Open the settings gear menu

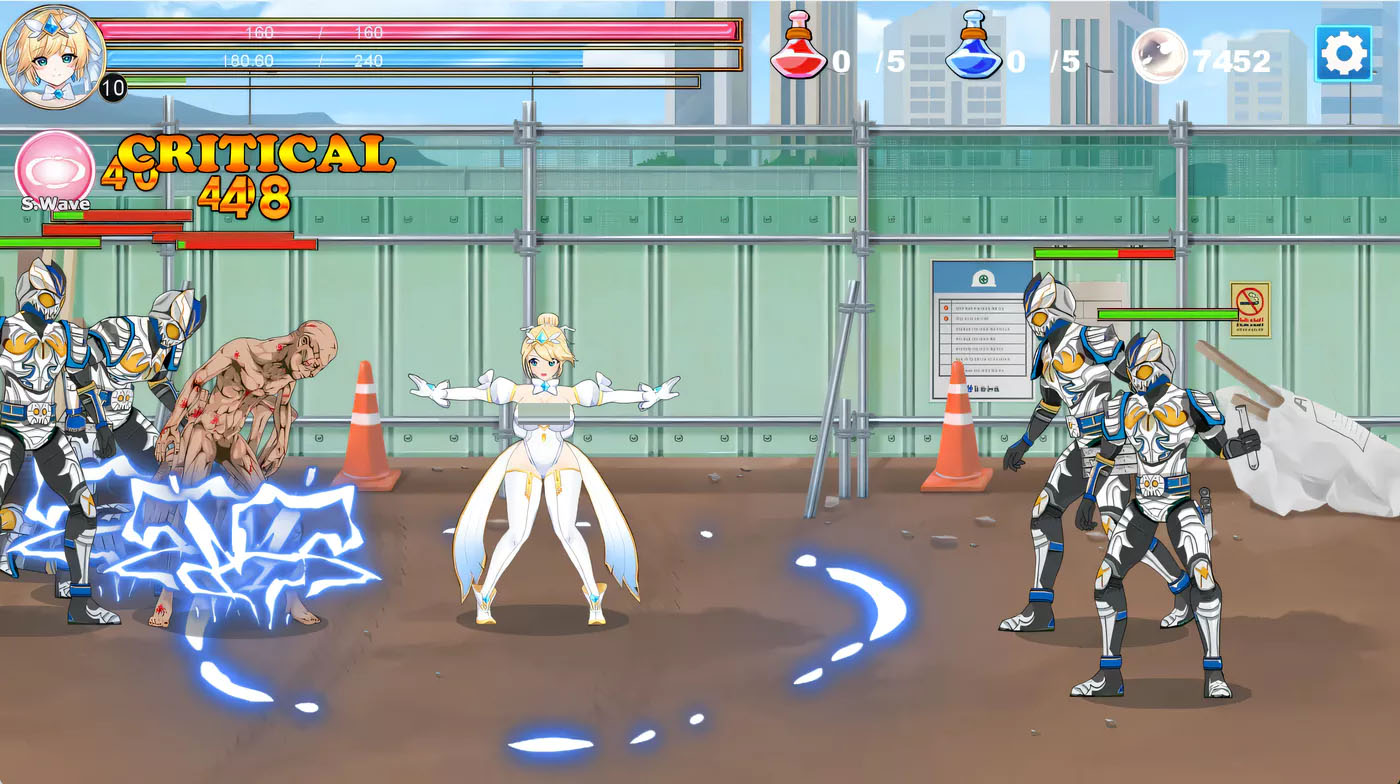[1343, 53]
